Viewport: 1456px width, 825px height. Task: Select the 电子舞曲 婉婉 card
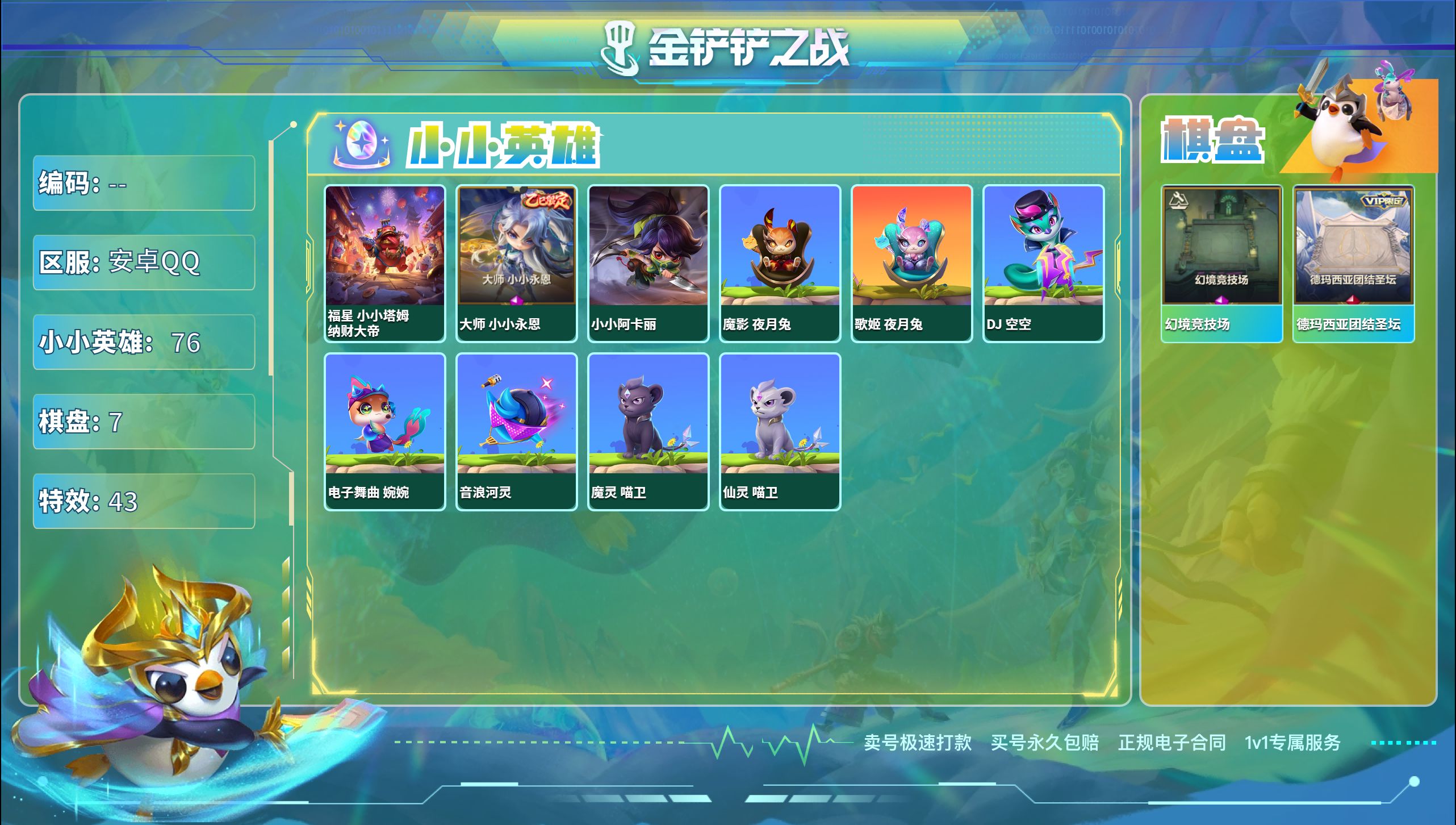click(x=384, y=431)
